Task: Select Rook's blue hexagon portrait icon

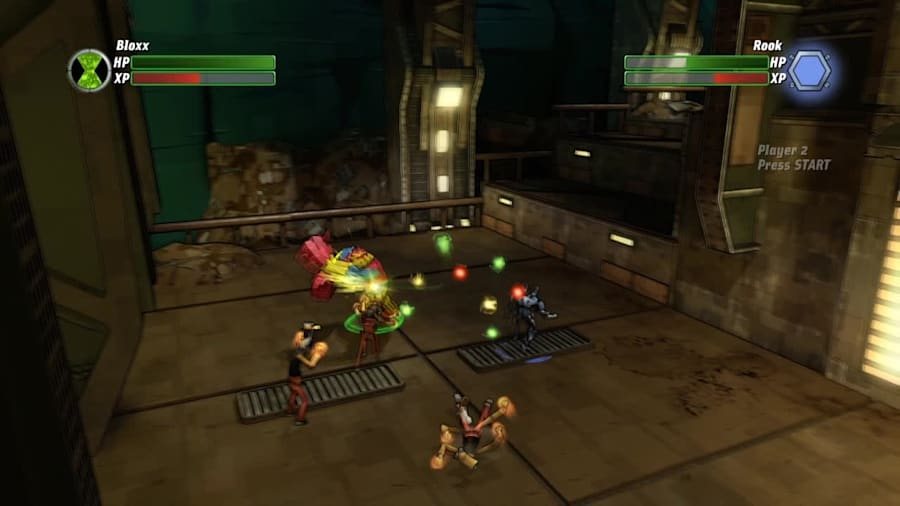Action: [810, 70]
